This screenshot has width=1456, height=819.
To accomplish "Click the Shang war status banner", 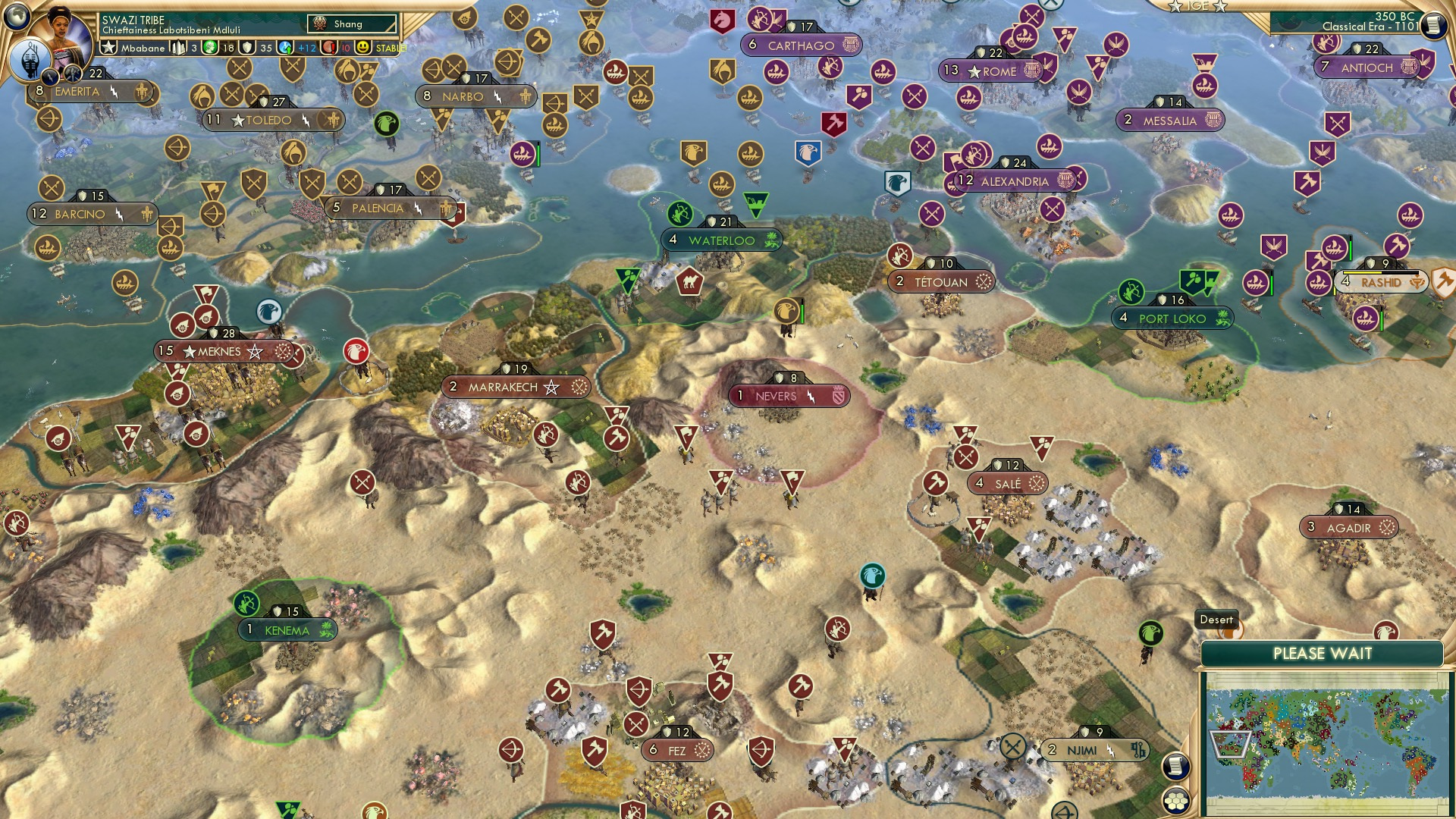I will pyautogui.click(x=353, y=24).
